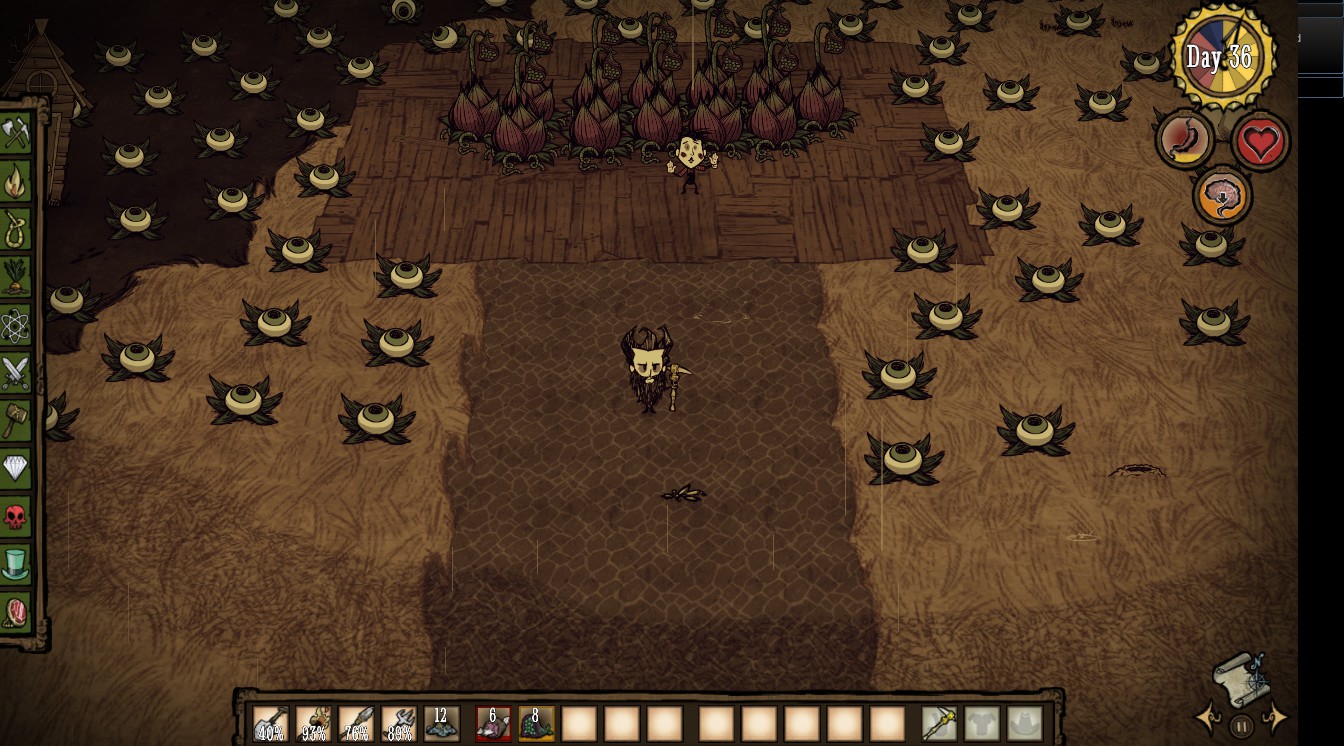Select the inventory item at 93% durability

314,723
